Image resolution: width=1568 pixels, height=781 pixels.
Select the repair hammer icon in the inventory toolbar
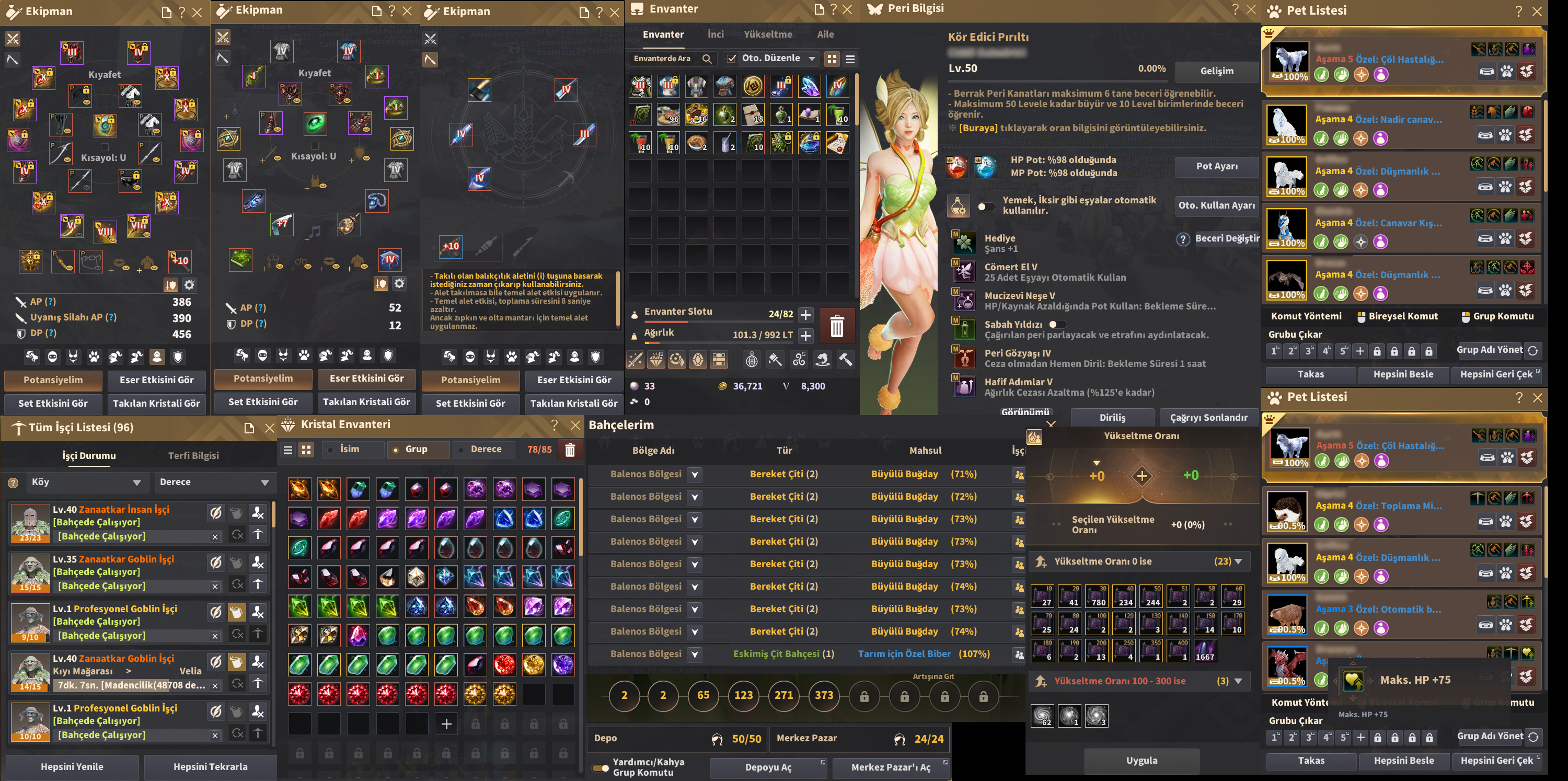click(x=845, y=360)
